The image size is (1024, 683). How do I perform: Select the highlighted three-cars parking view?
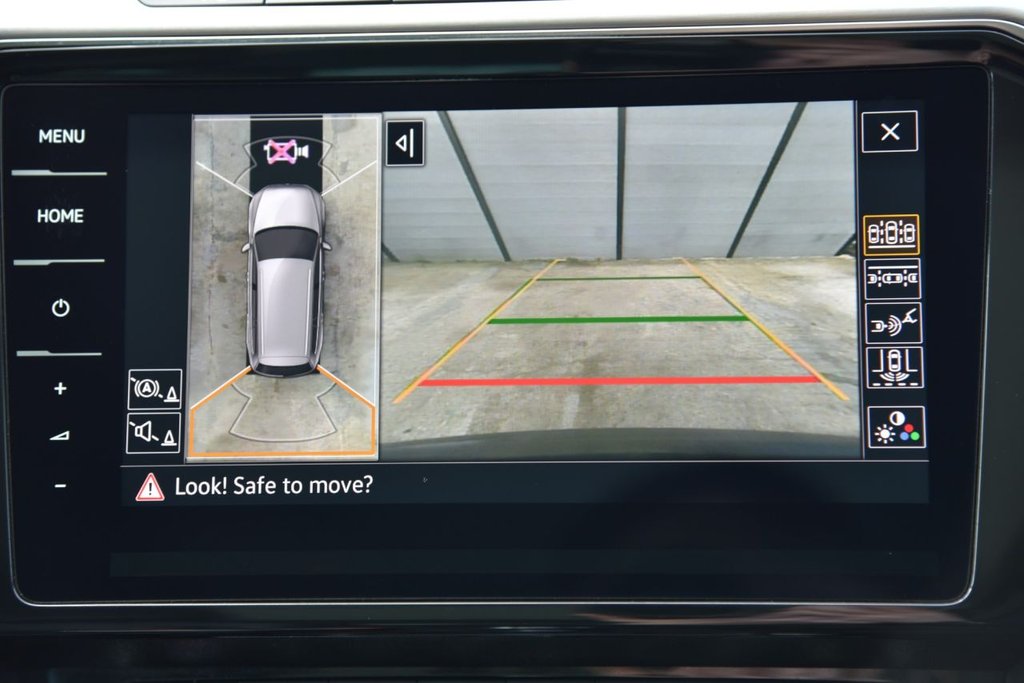[x=891, y=234]
